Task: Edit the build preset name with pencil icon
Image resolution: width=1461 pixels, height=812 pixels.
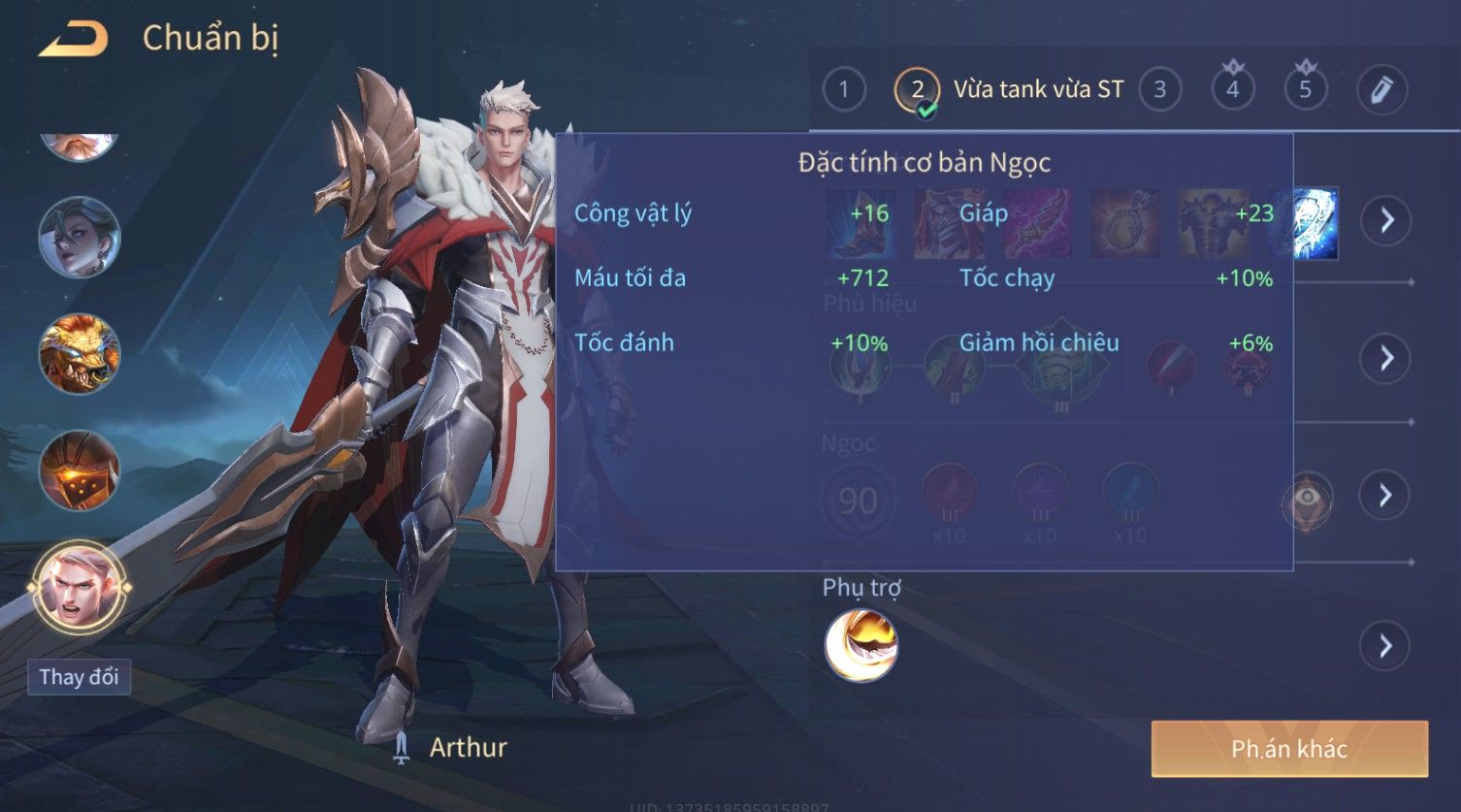Action: (x=1381, y=90)
